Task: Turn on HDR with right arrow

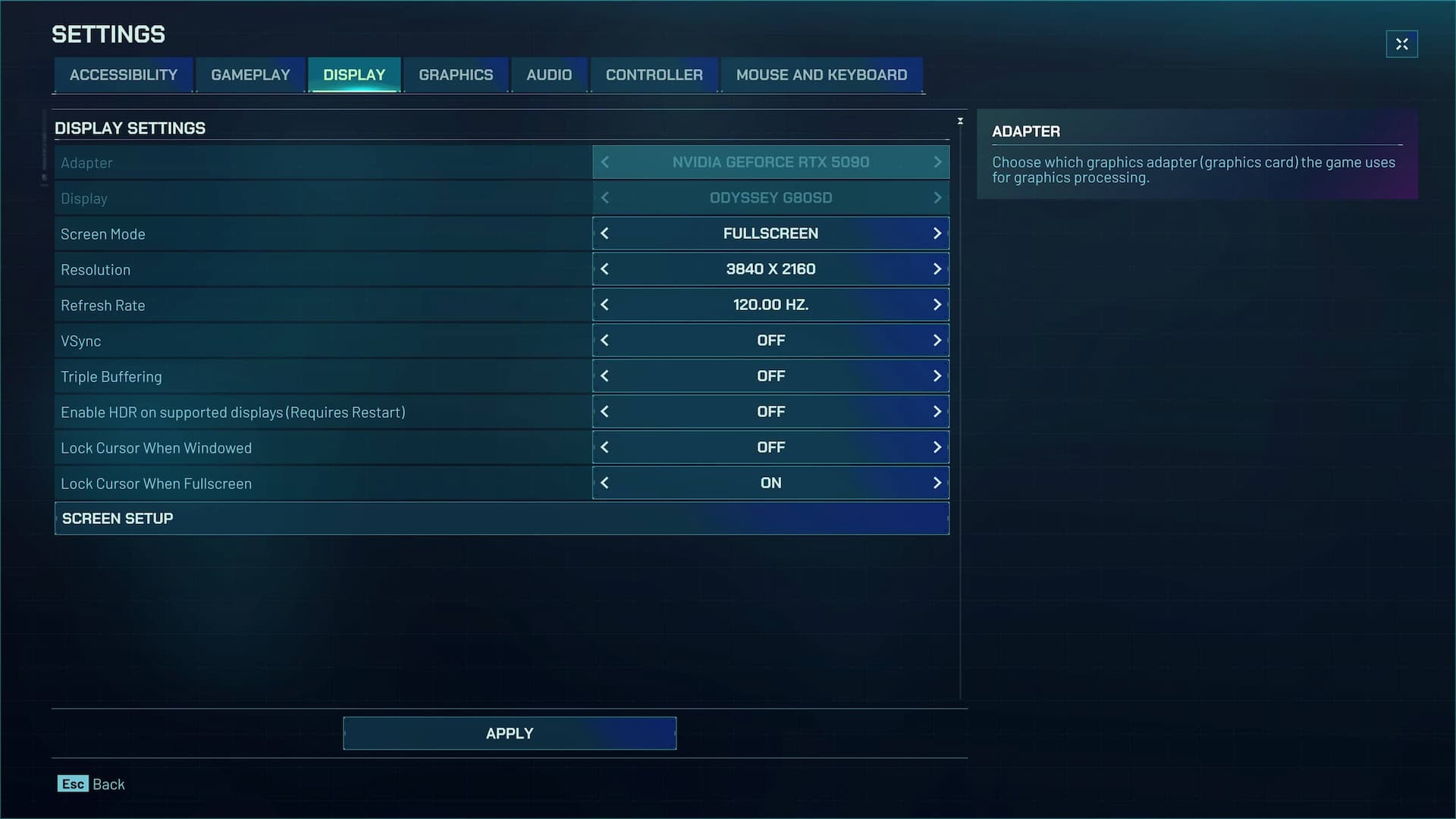Action: pos(937,412)
